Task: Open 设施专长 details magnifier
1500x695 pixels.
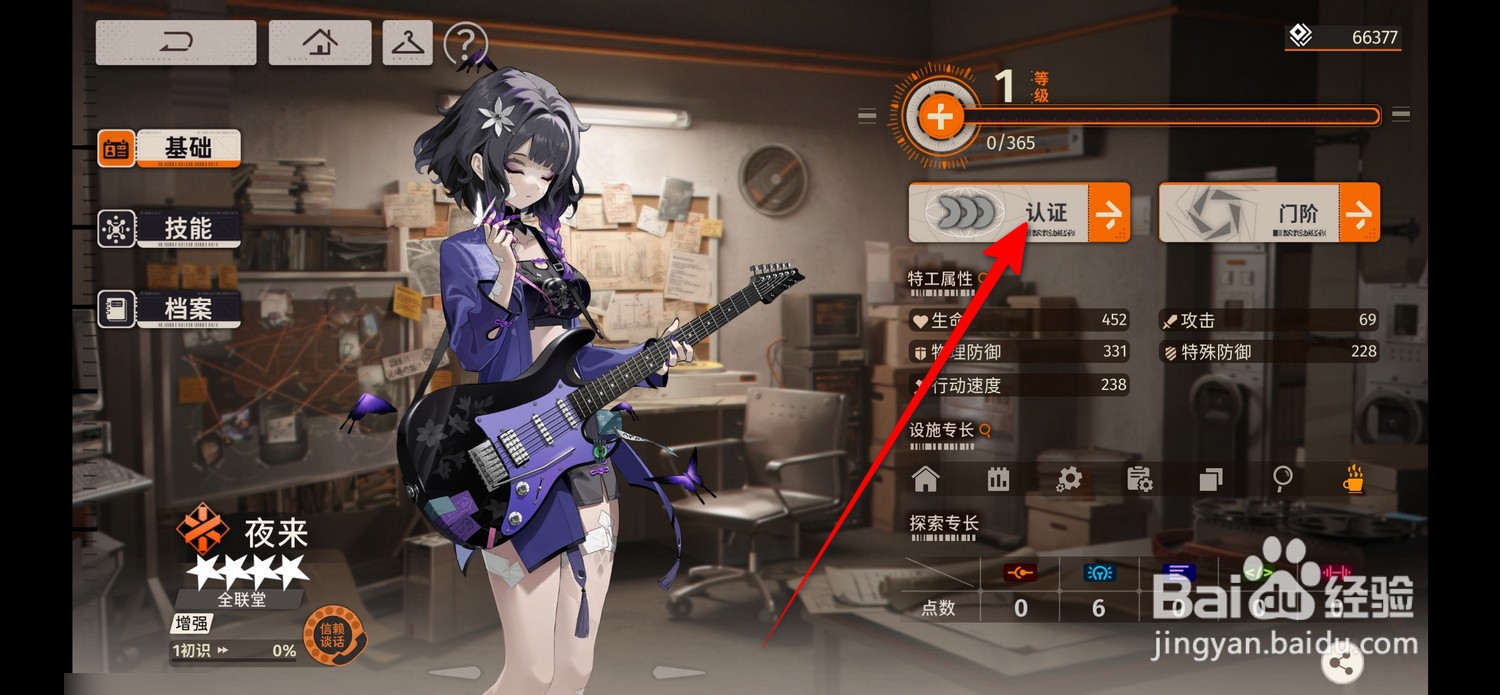Action: pos(985,430)
